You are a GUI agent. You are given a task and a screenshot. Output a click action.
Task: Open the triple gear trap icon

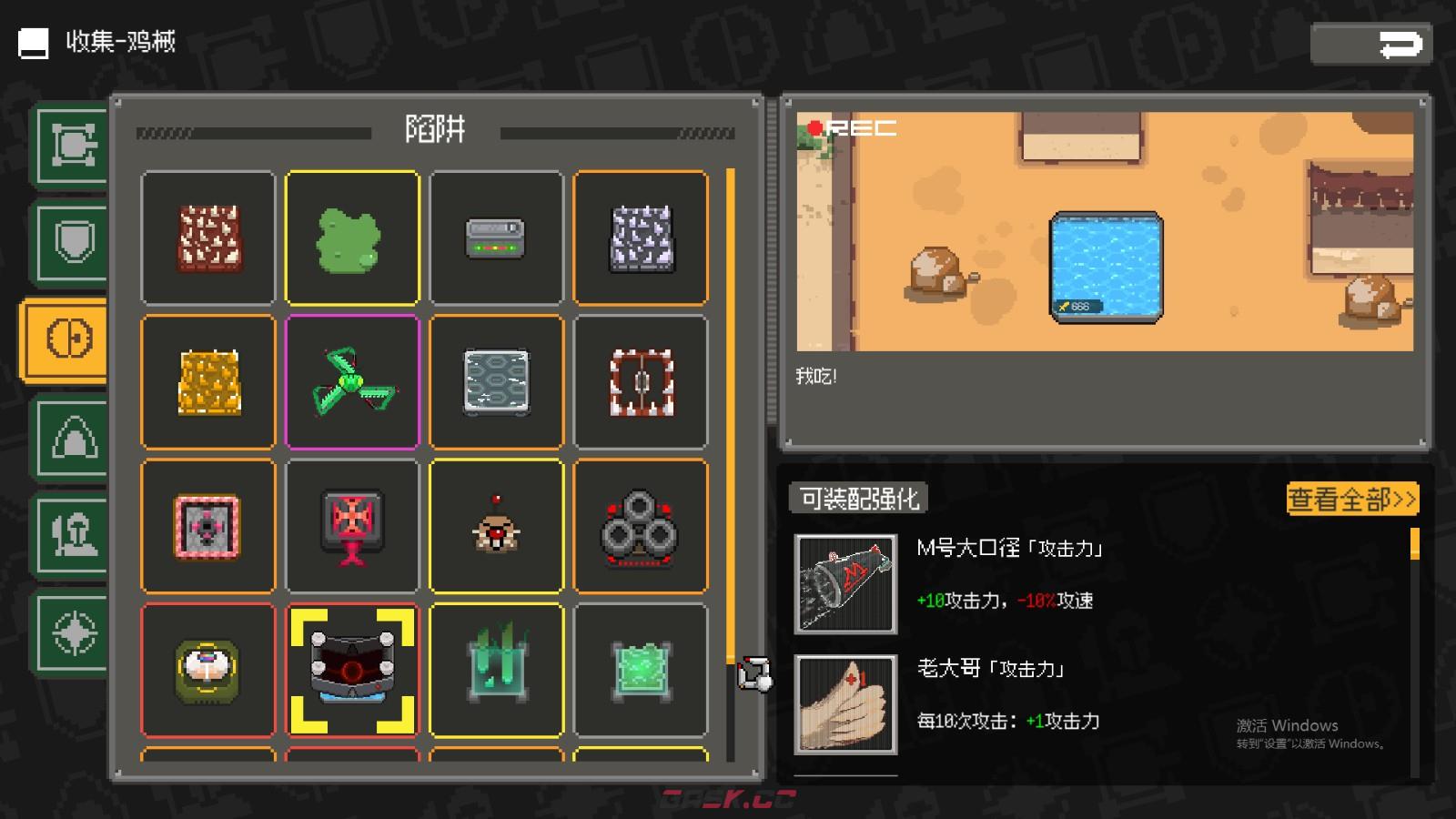coord(641,526)
